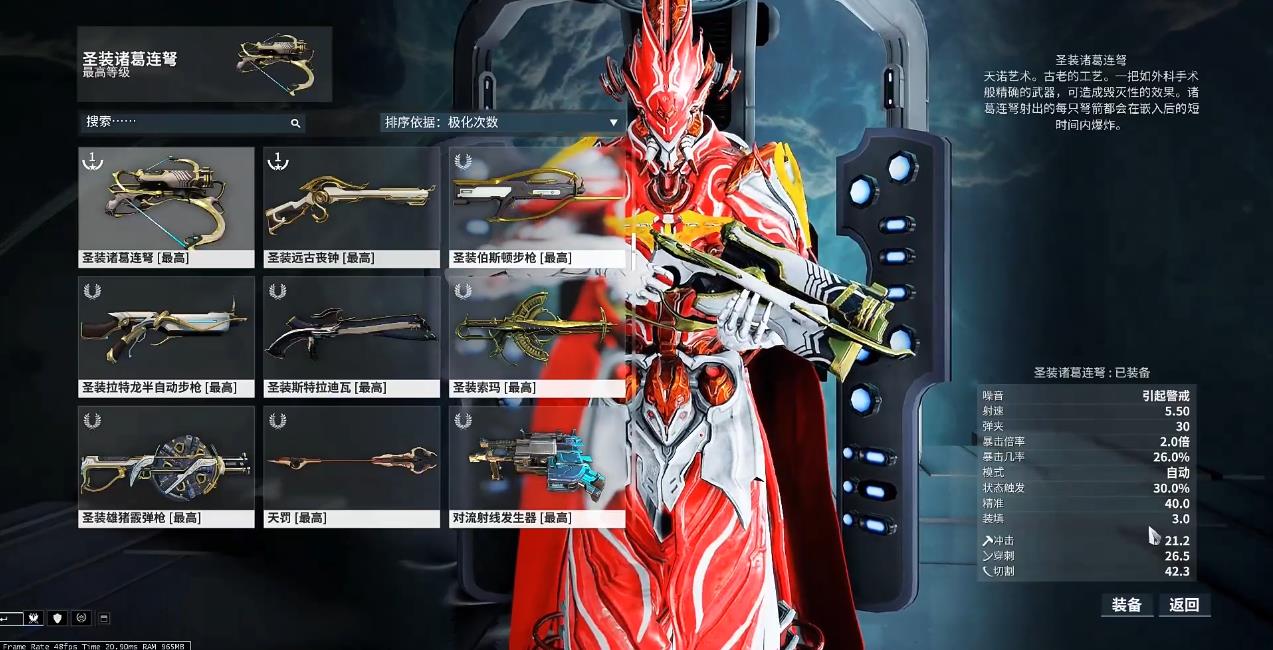Select the 天罚 weapon tile

[x=351, y=466]
